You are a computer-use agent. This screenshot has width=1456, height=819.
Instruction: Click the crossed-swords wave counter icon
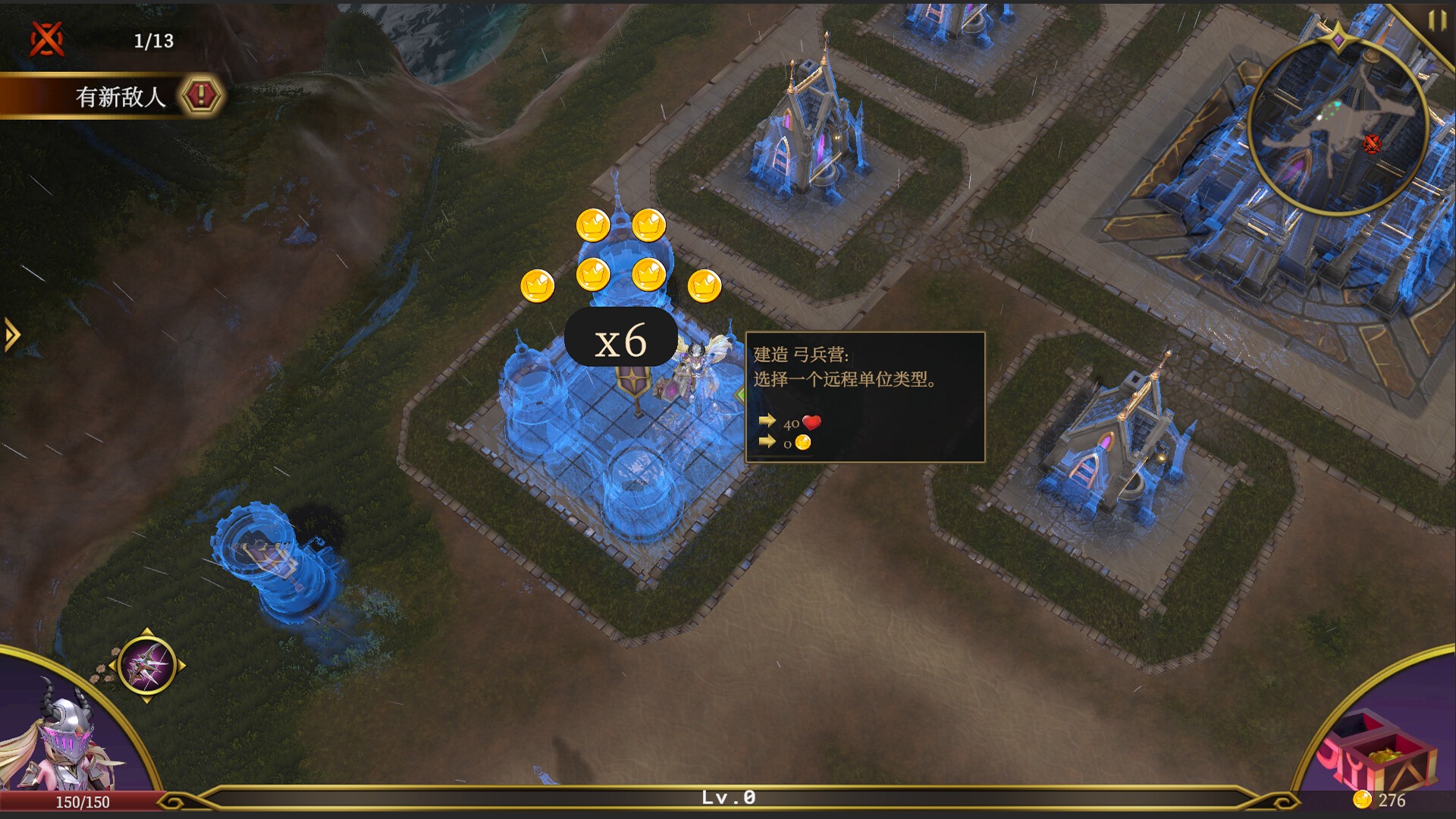tap(46, 39)
